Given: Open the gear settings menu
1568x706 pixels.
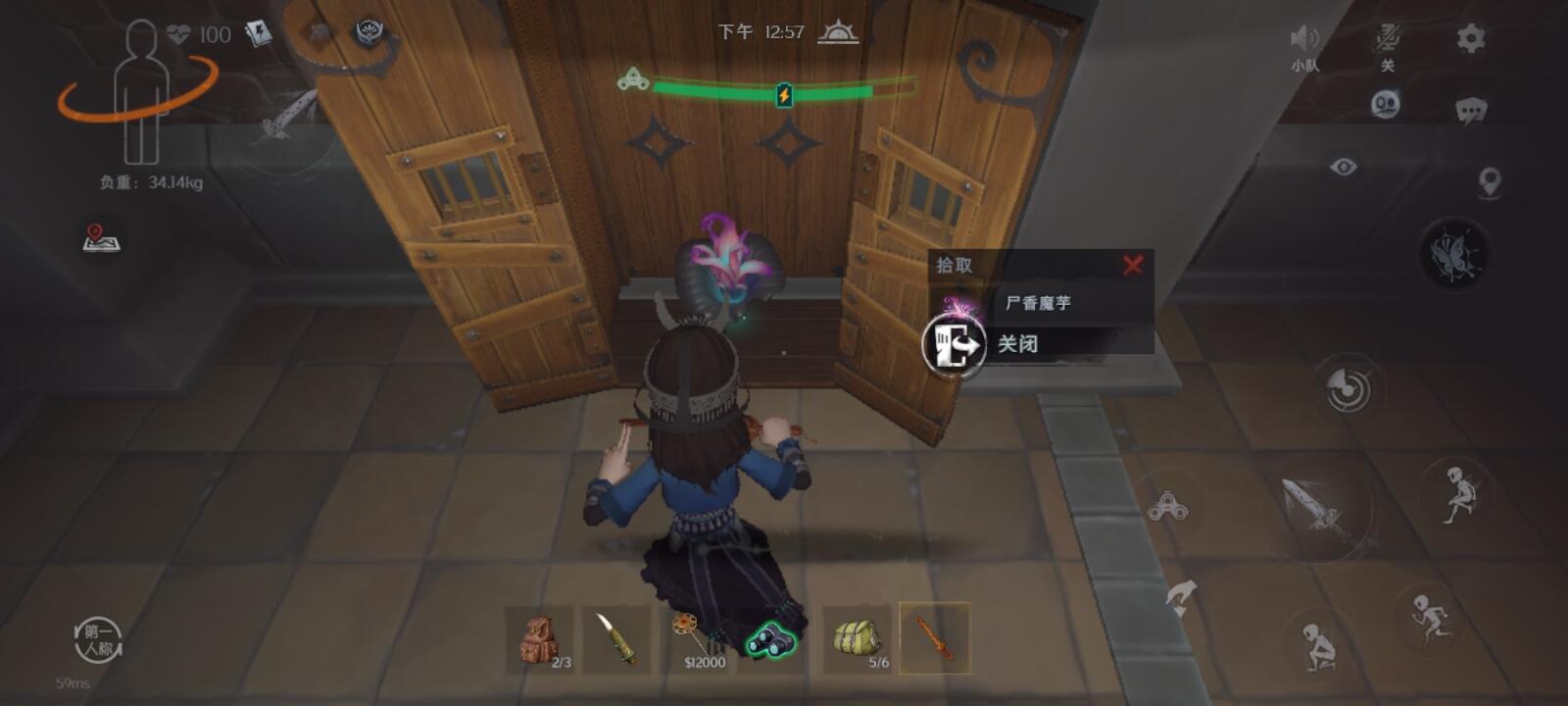Looking at the screenshot, I should pos(1470,39).
